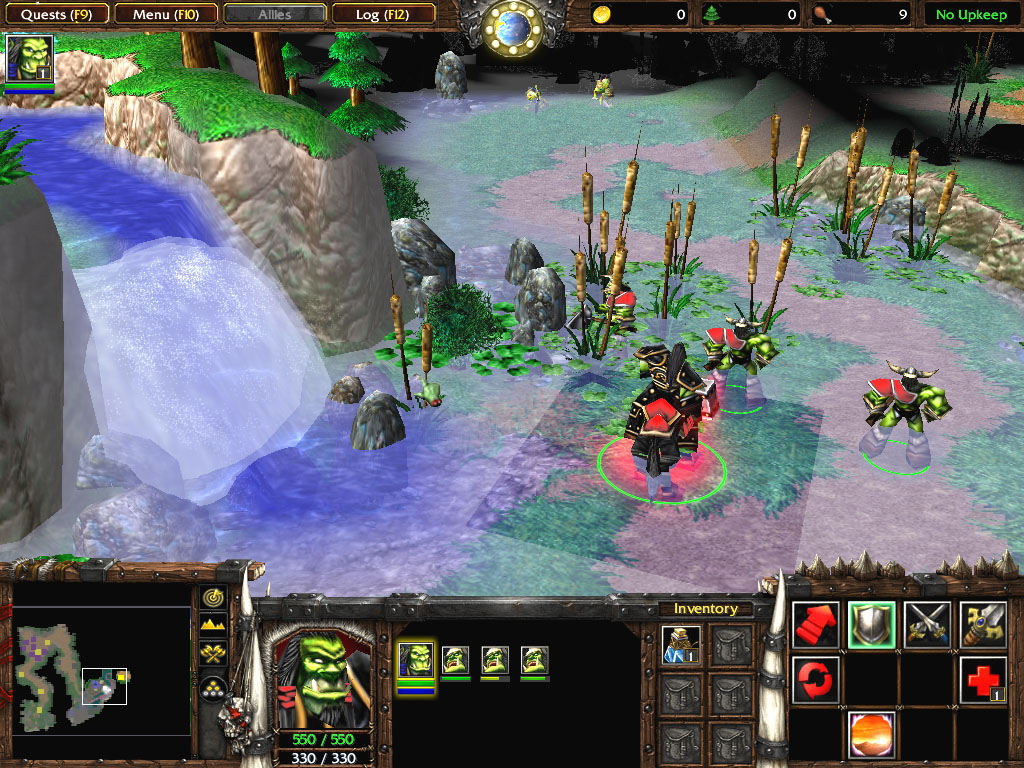Toggle minimap terrain display
1024x768 pixels.
(213, 626)
